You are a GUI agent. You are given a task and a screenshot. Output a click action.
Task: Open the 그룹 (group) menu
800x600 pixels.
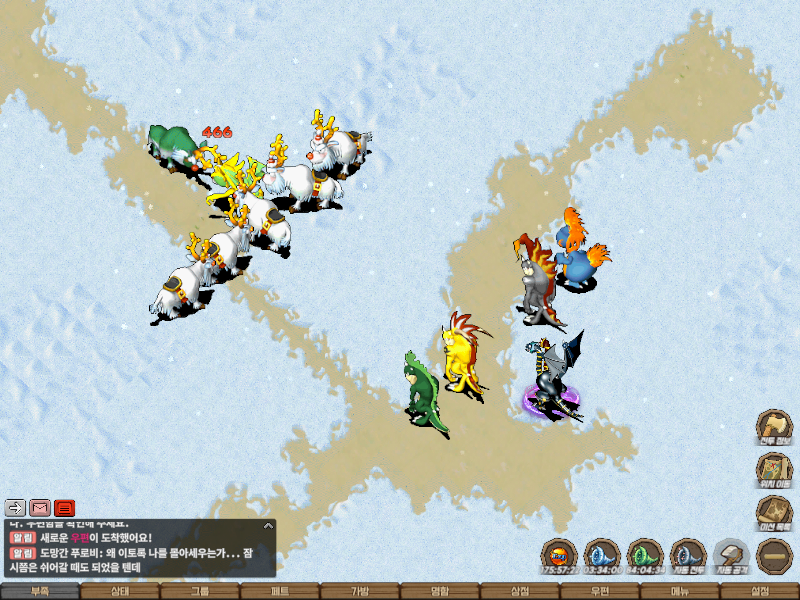pos(200,591)
